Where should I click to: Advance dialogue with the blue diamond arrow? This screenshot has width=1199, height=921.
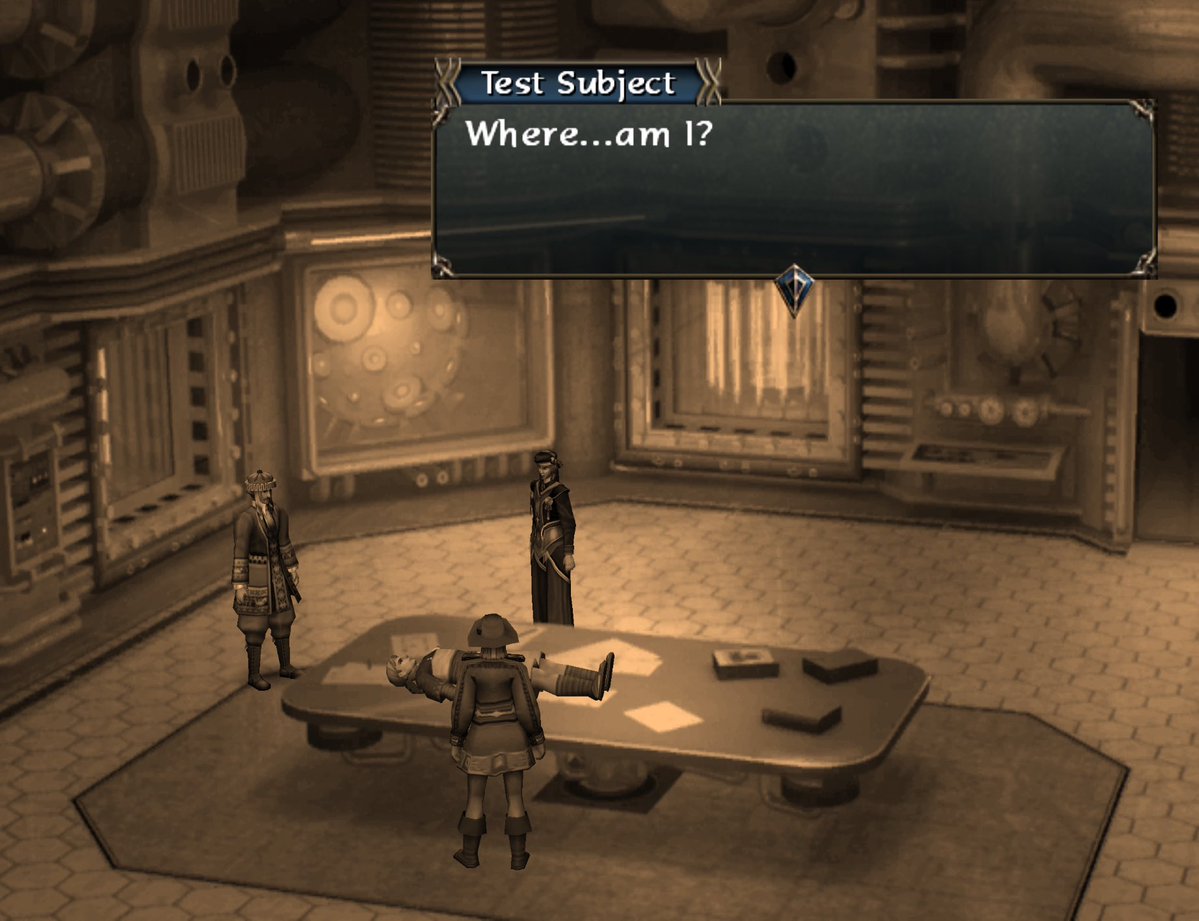click(794, 290)
